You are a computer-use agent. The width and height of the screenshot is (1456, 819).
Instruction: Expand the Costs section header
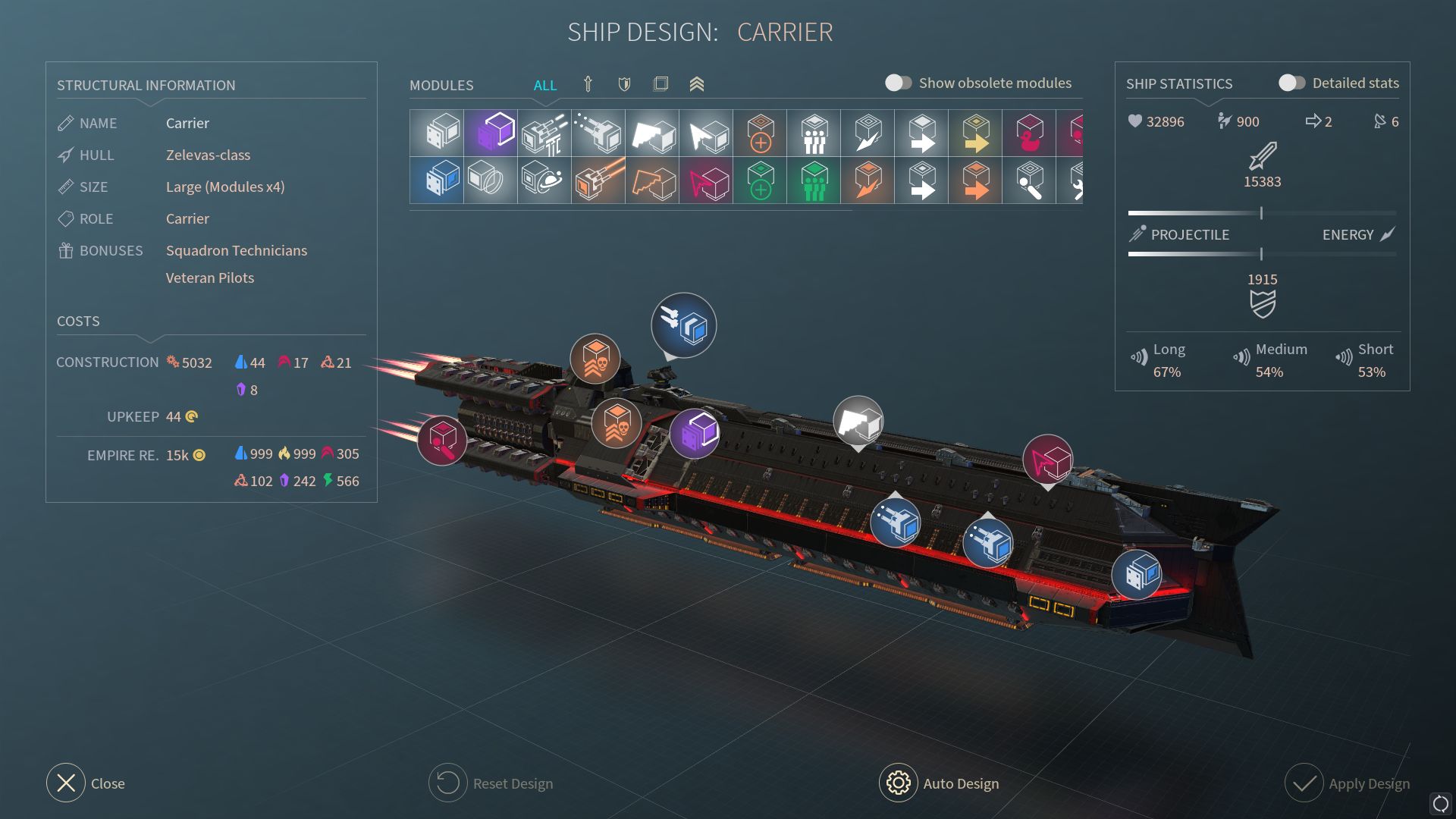pos(78,321)
